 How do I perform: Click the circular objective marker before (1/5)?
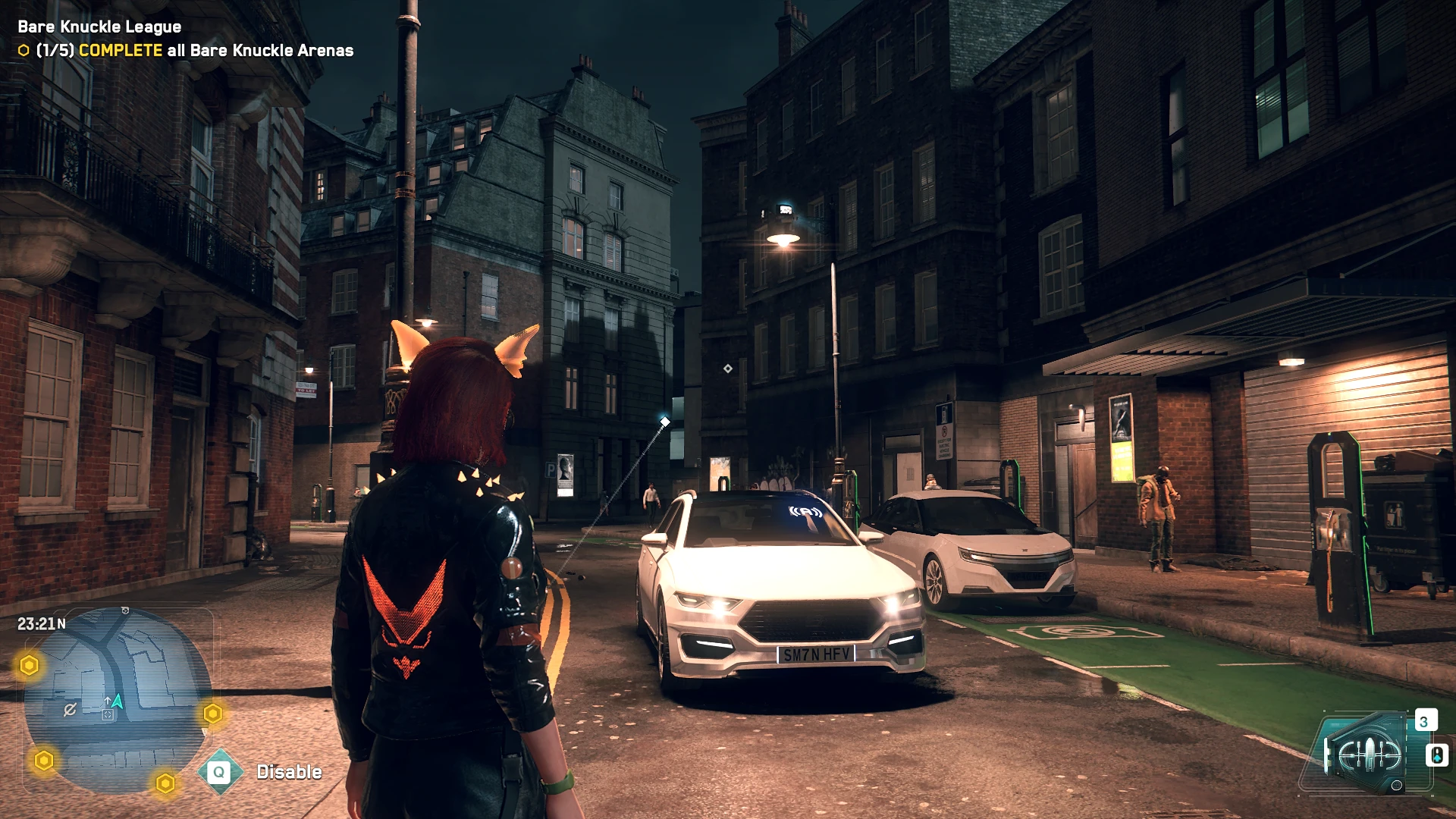coord(23,52)
